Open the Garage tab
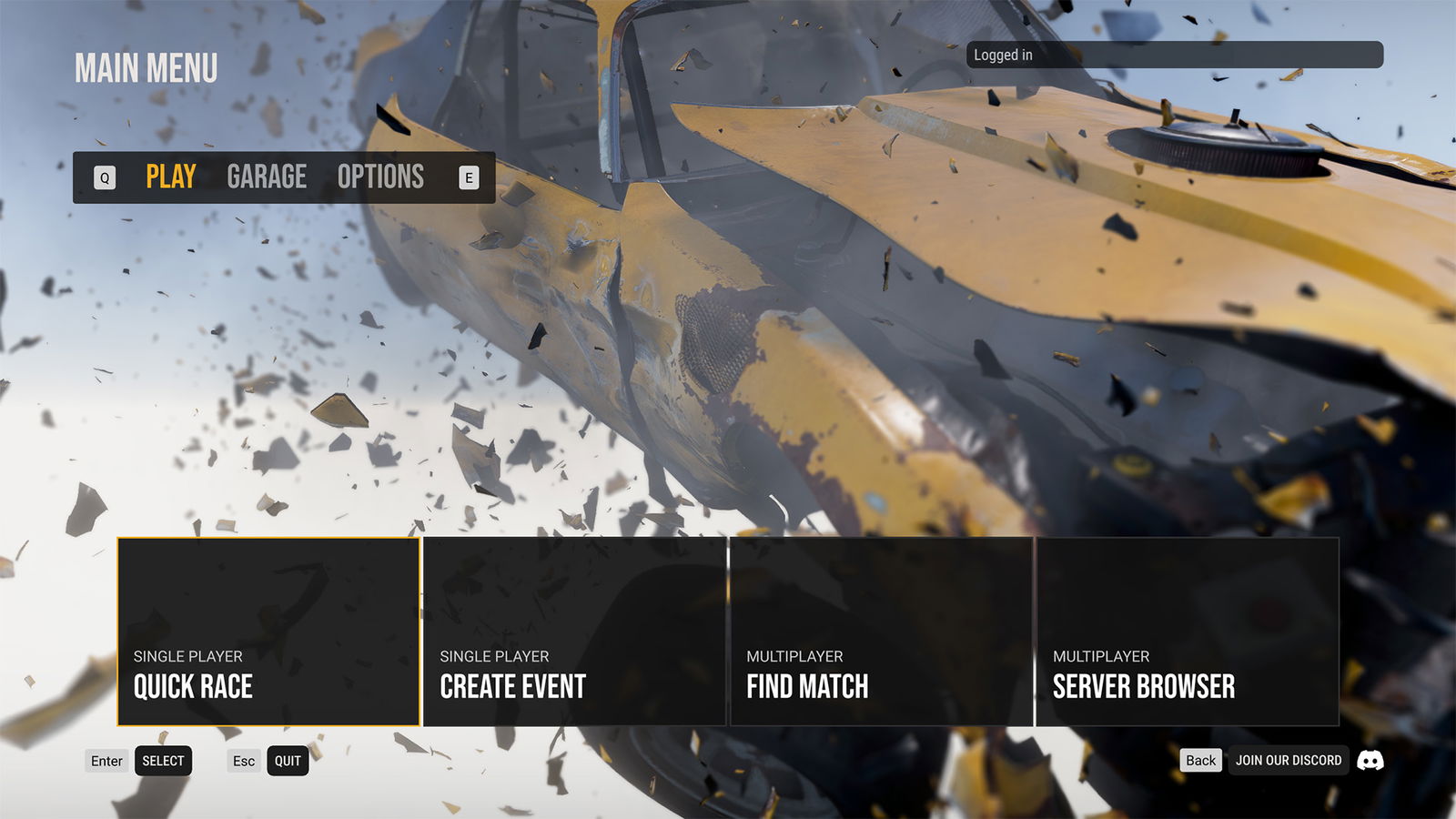Image resolution: width=1456 pixels, height=819 pixels. [267, 177]
